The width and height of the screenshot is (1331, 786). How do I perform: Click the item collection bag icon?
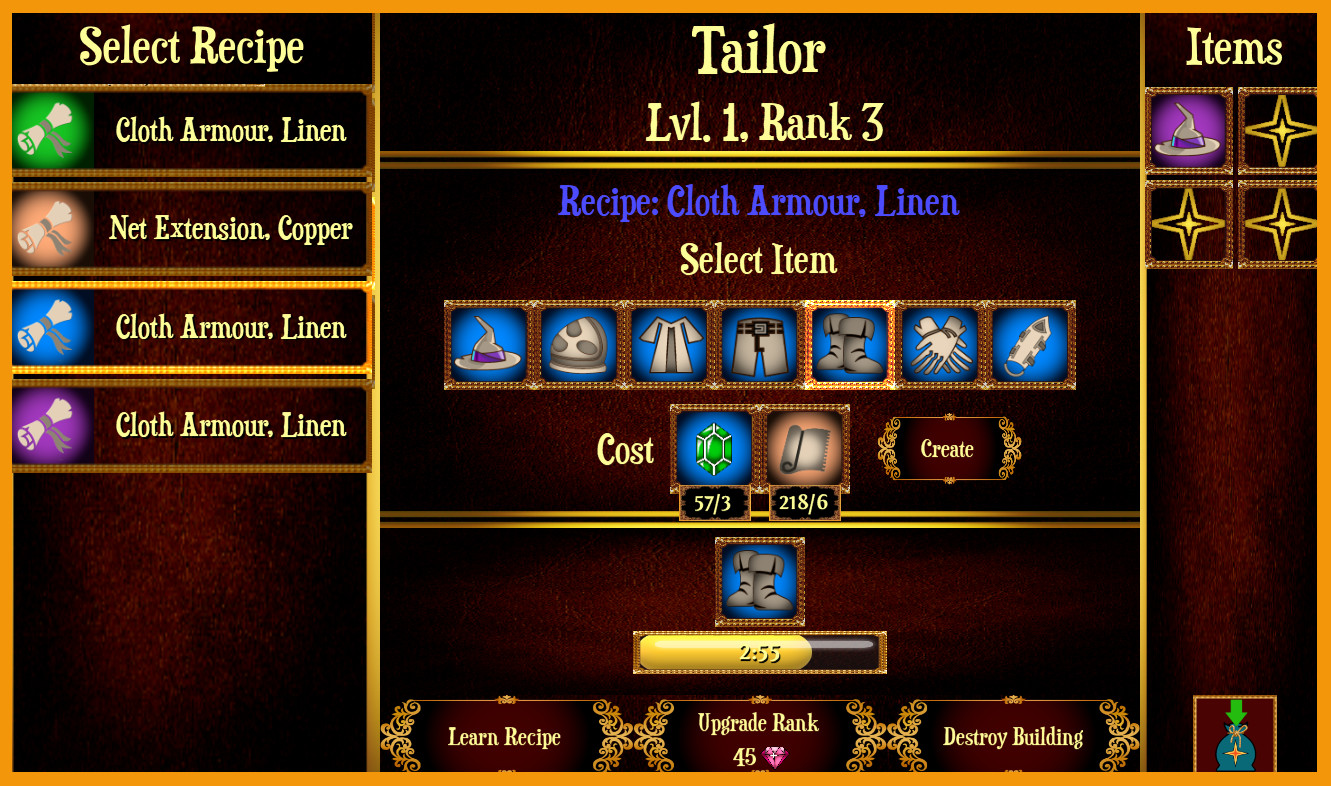[1235, 740]
